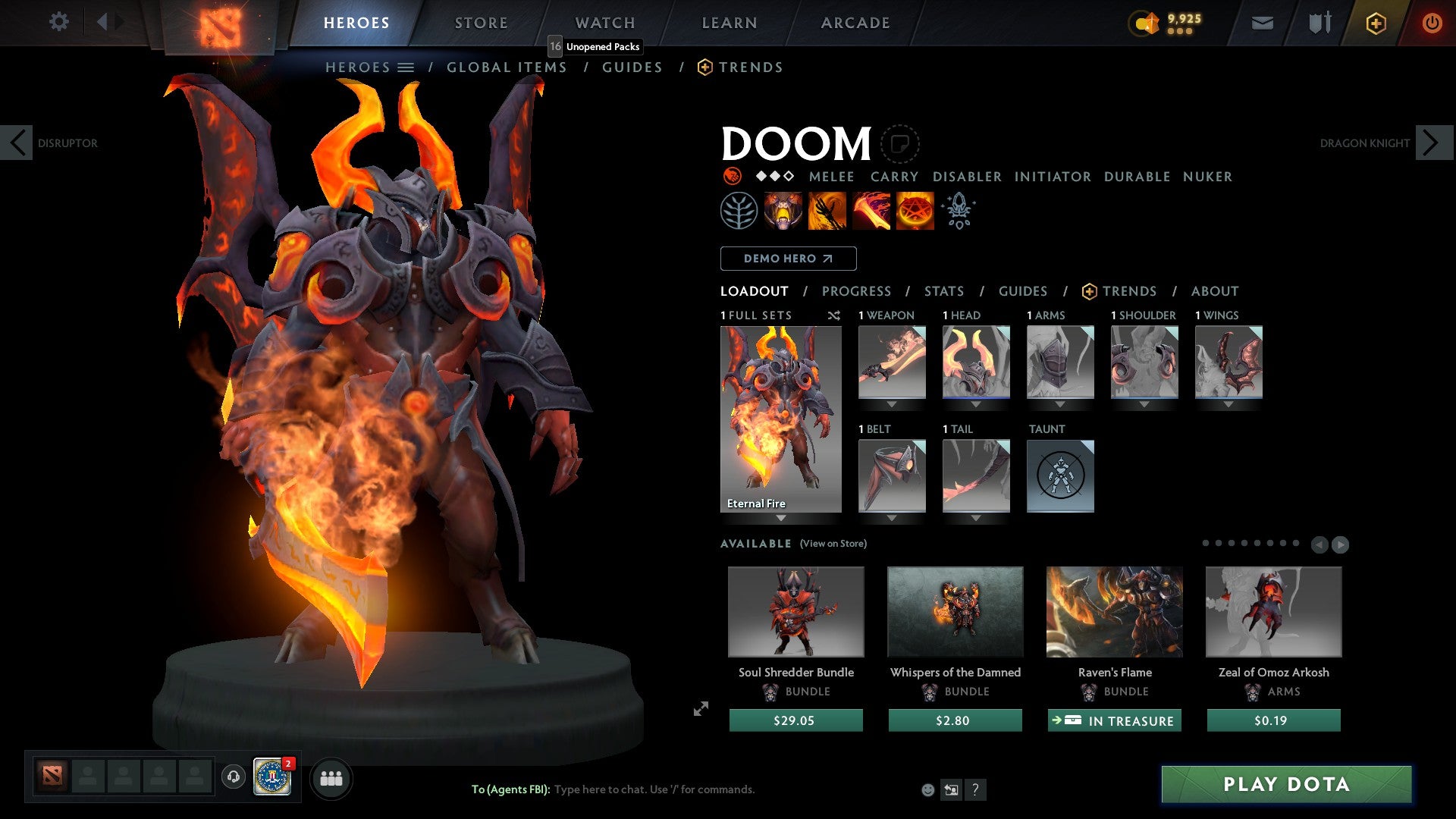The height and width of the screenshot is (819, 1456).
Task: Expand the Weapon slot dropdown arrow
Action: [x=892, y=404]
